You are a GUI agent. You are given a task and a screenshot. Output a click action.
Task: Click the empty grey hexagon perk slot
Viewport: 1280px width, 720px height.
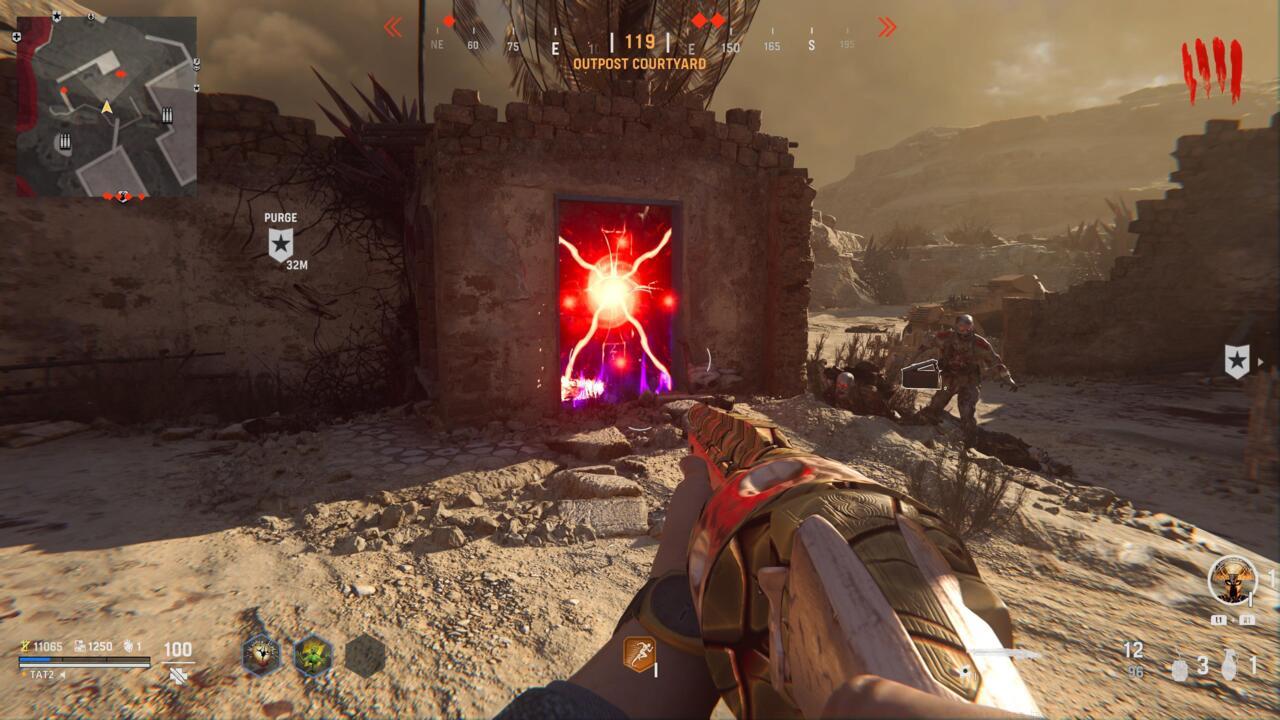coord(365,654)
